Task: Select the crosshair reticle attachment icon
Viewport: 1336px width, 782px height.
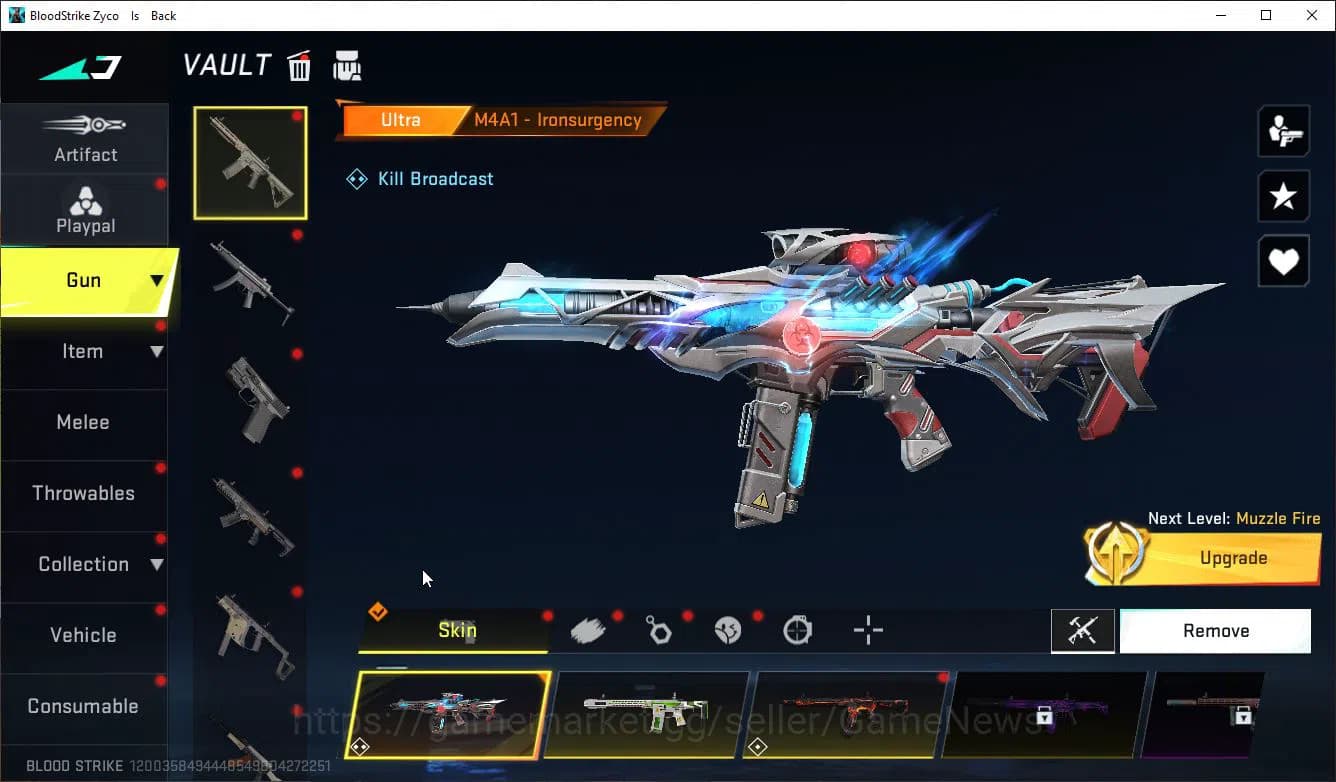Action: 867,630
